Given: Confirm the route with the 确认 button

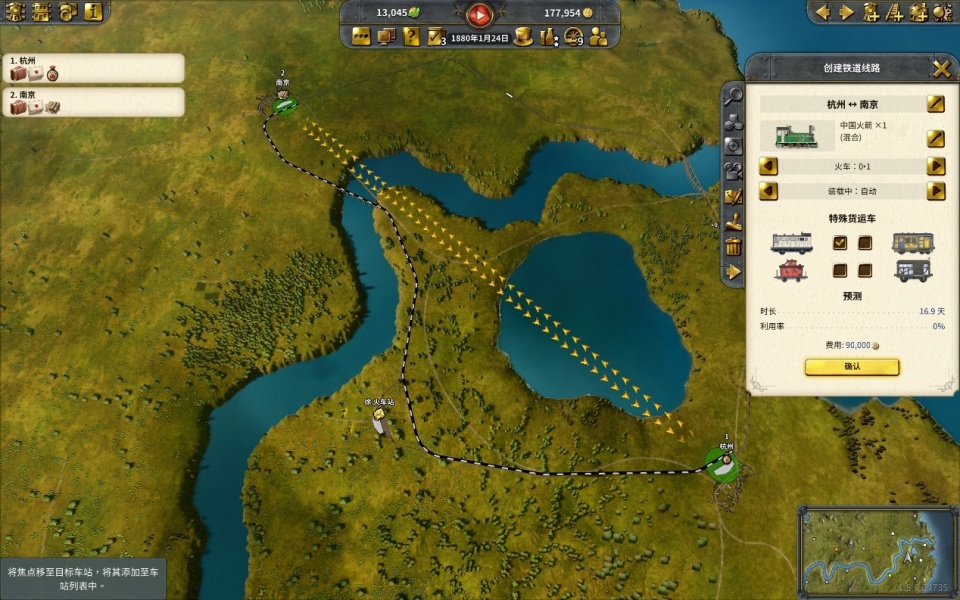Looking at the screenshot, I should [852, 367].
